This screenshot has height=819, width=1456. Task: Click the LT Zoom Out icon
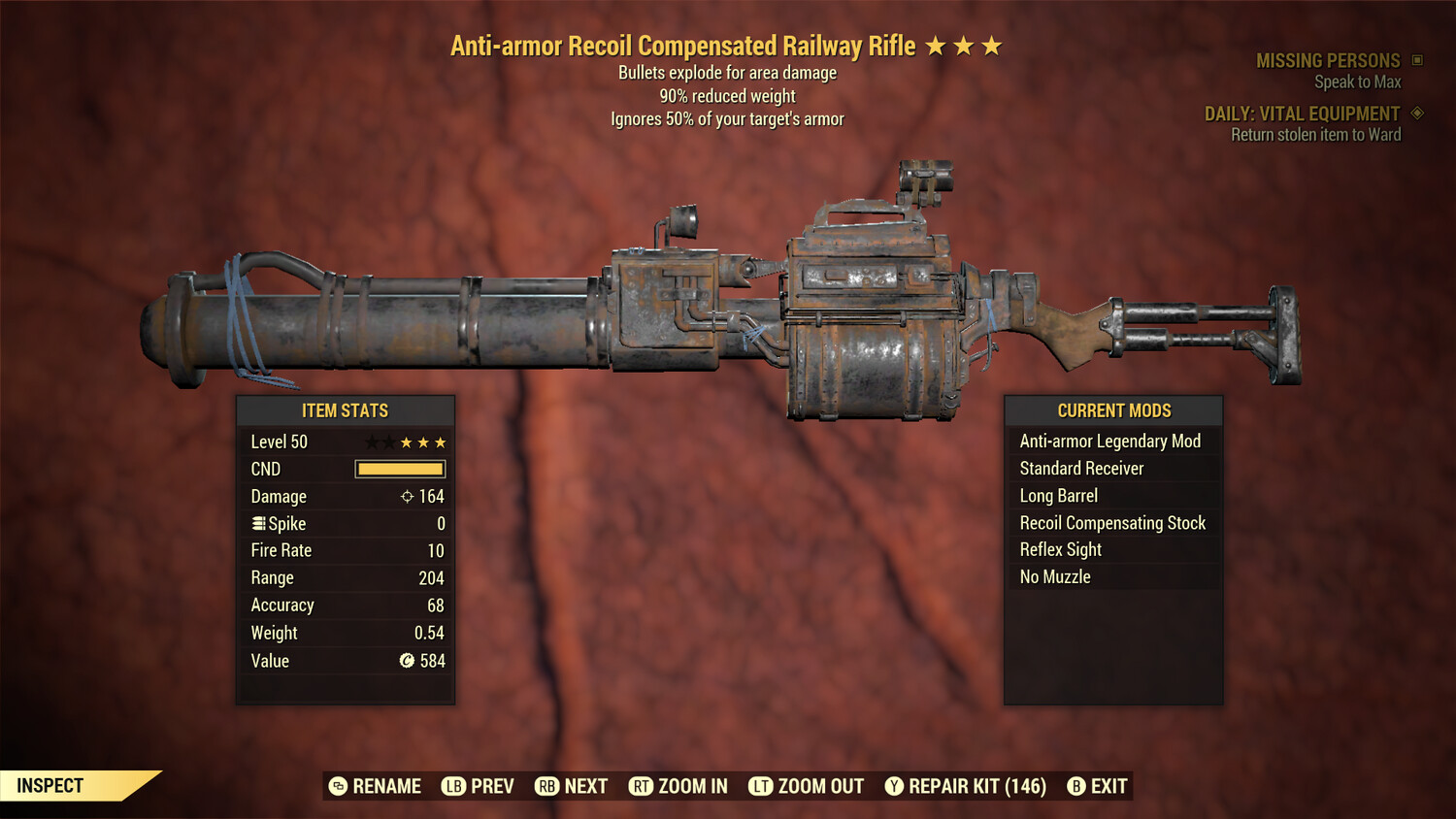[x=762, y=786]
